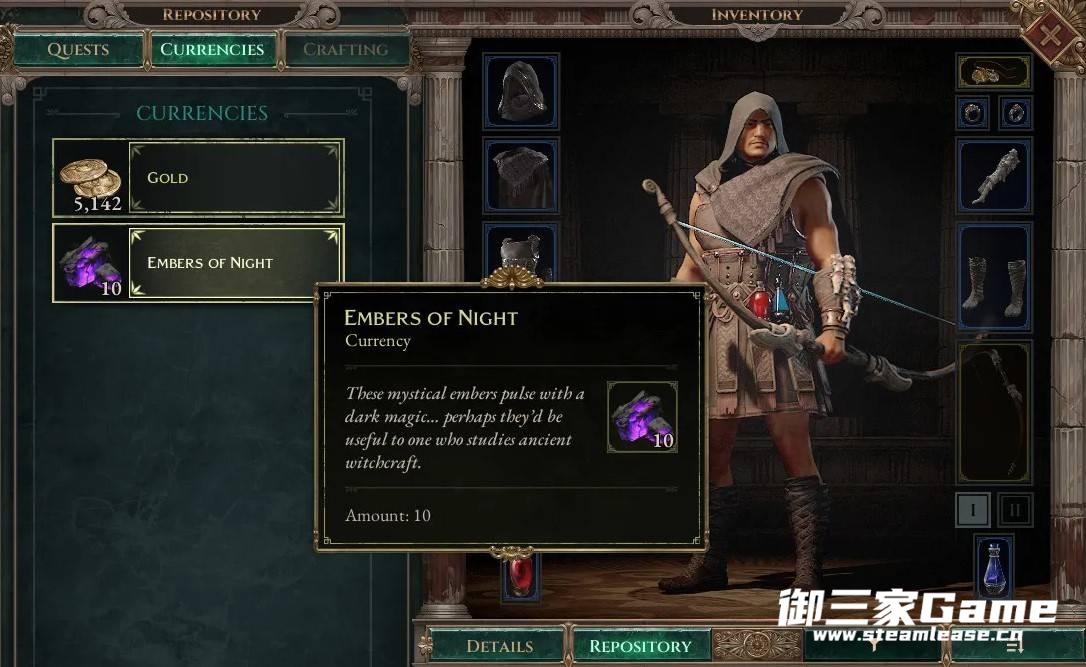Viewport: 1086px width, 667px height.
Task: Switch to weapon set I
Action: [972, 510]
